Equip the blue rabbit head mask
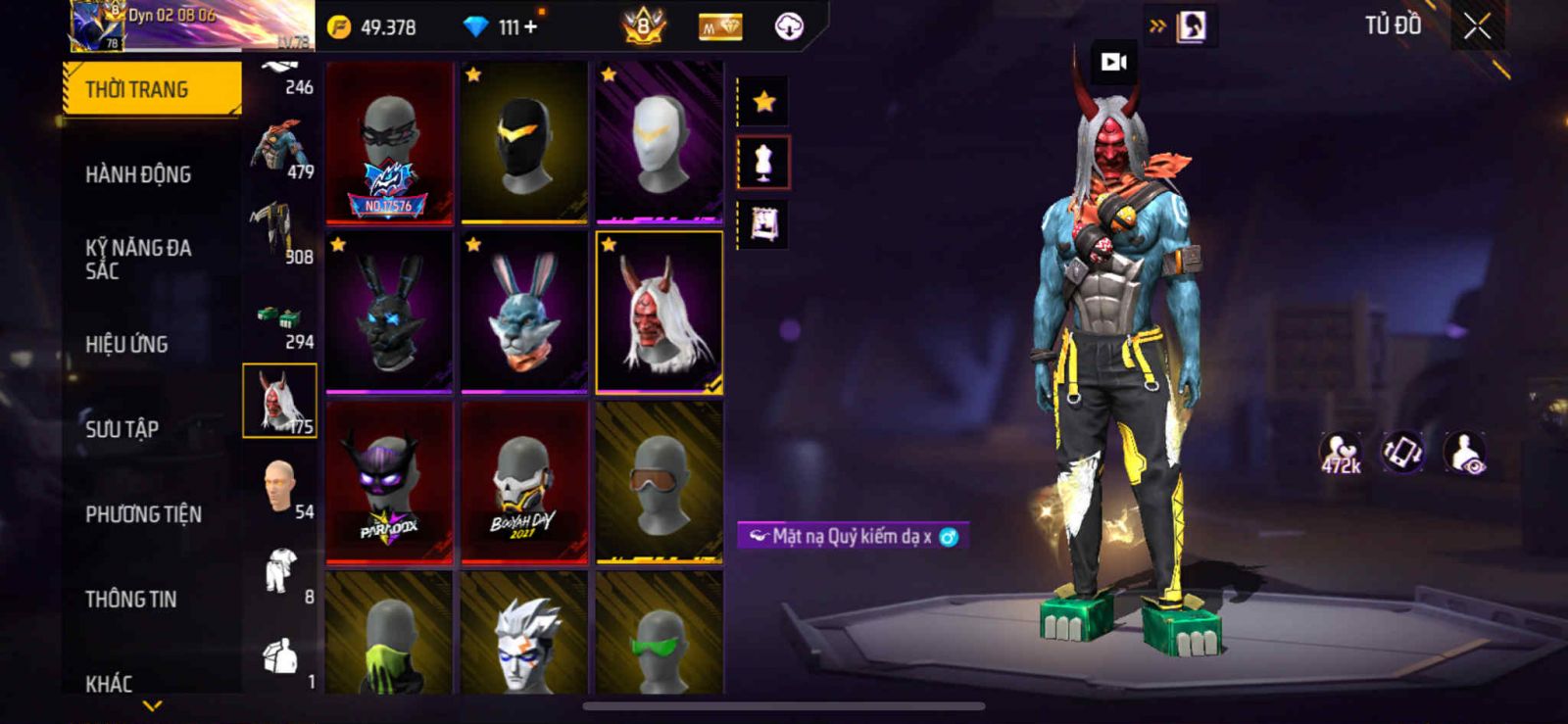Viewport: 1568px width, 724px height. [x=524, y=313]
